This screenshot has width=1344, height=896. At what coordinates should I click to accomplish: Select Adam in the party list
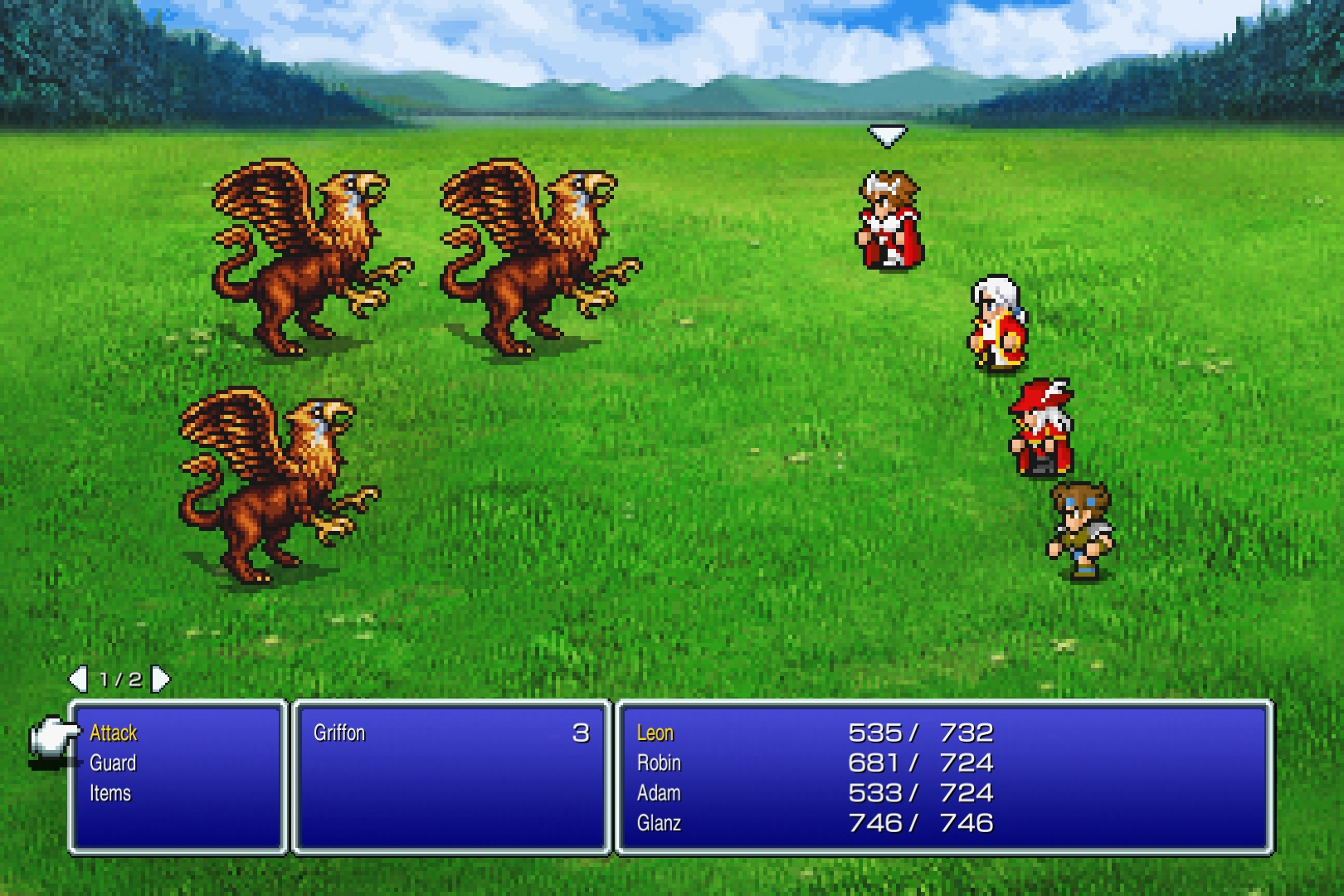[659, 793]
